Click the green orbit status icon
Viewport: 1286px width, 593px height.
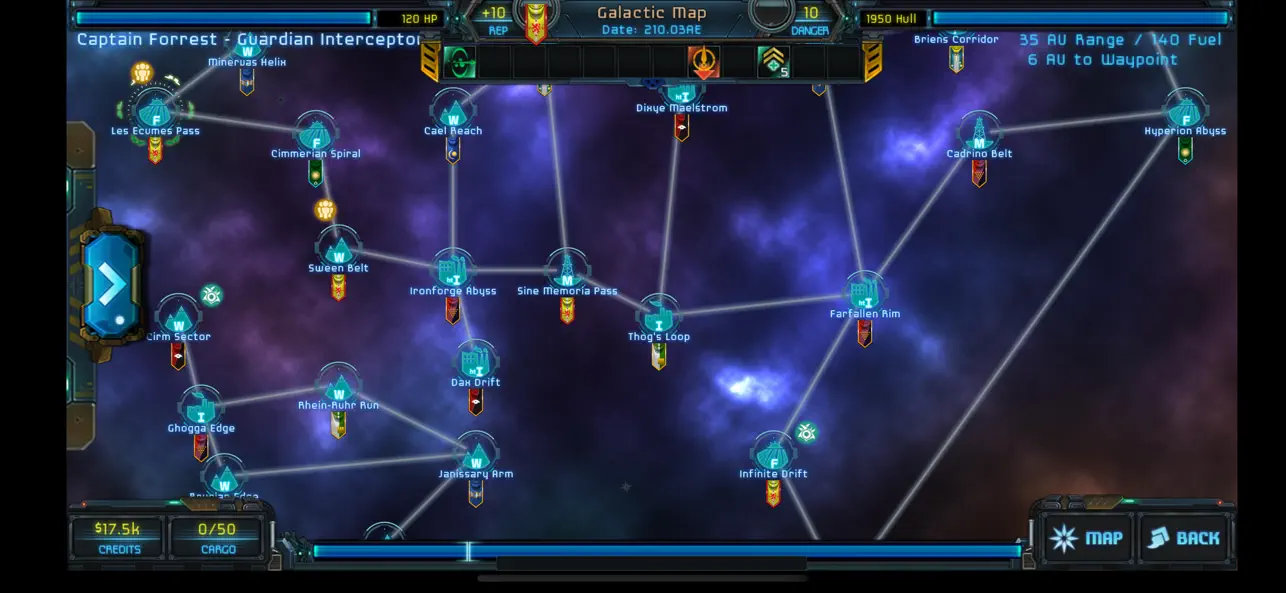tap(460, 63)
